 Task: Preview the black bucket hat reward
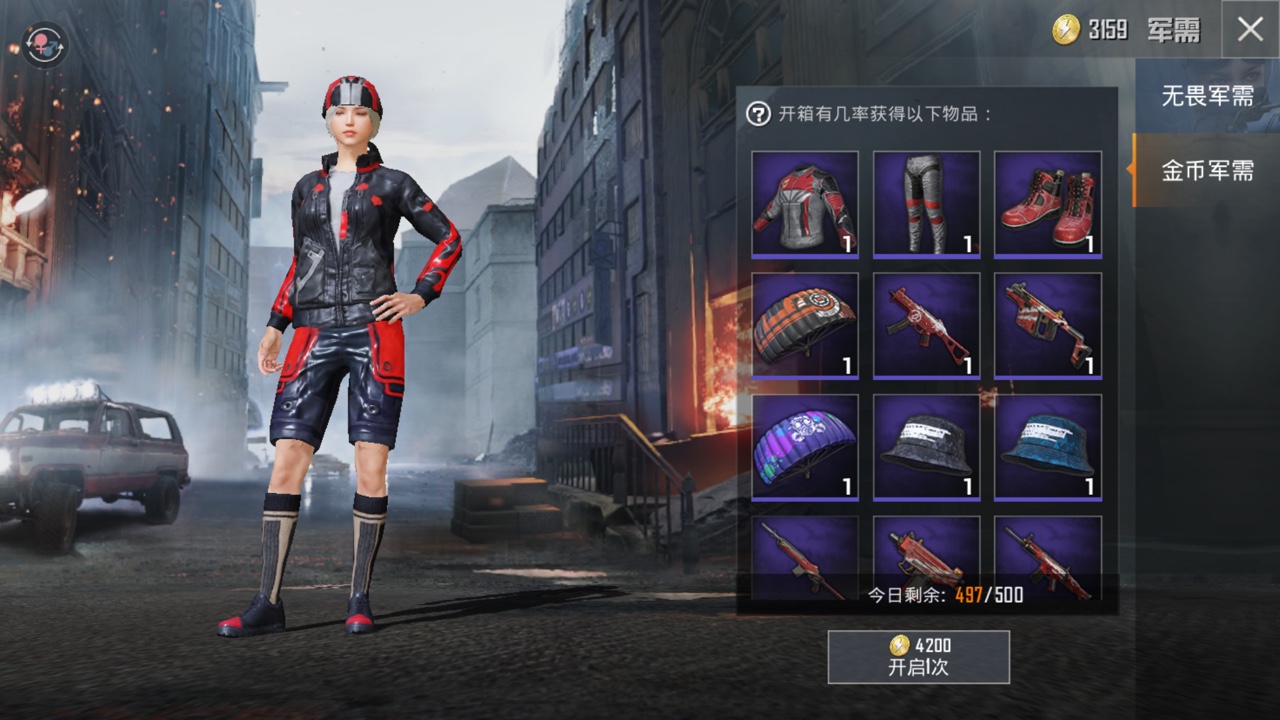point(926,447)
